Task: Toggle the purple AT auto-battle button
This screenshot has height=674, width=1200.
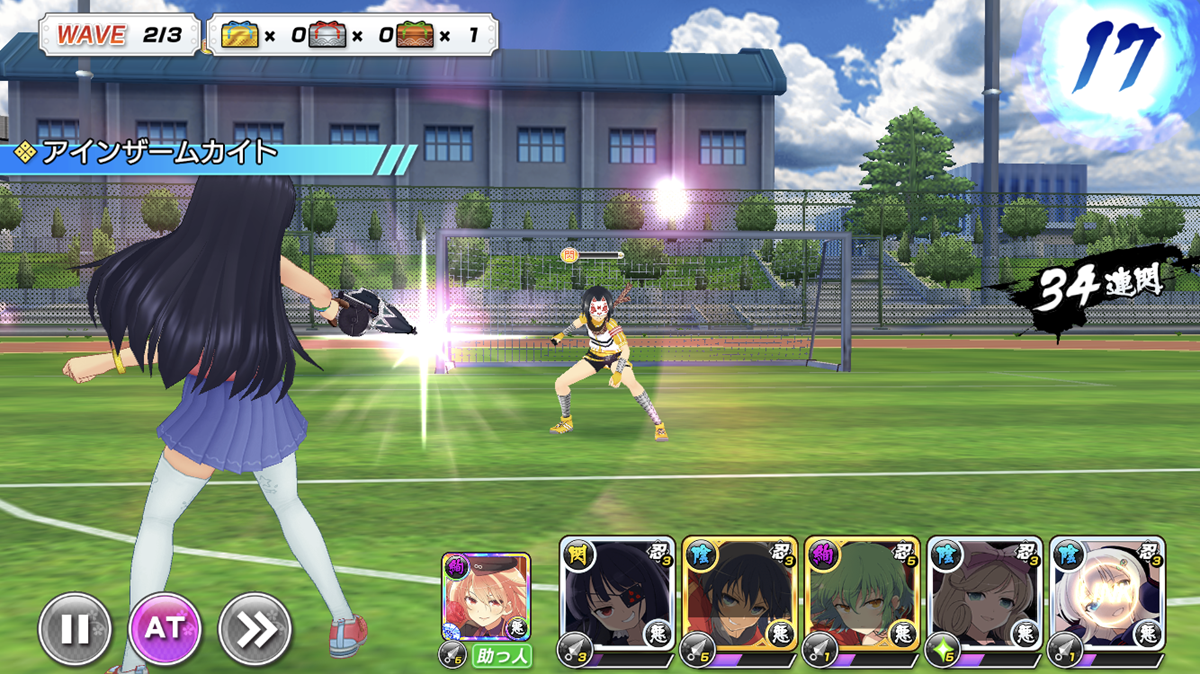Action: [165, 630]
